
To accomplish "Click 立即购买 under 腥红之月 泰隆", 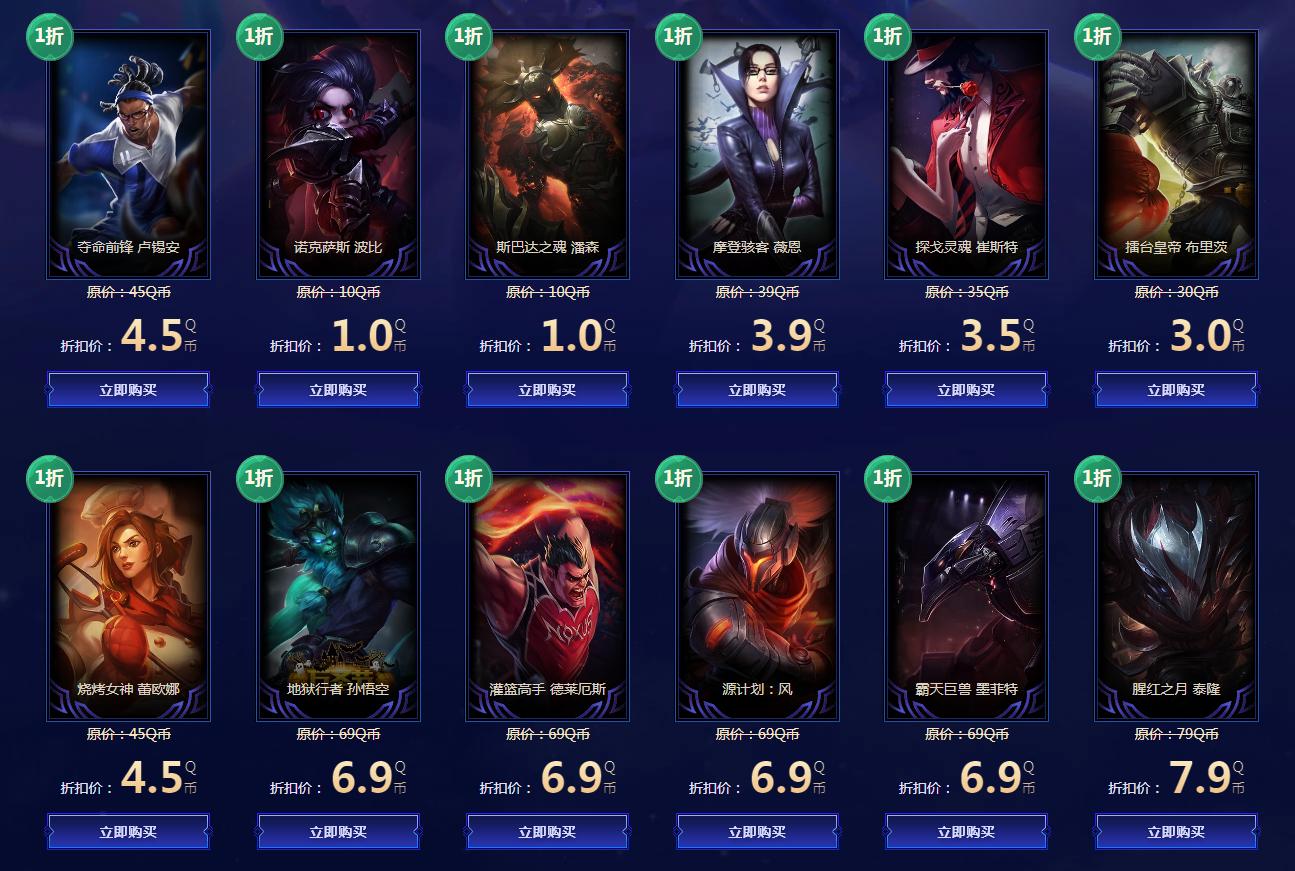I will pos(1175,831).
